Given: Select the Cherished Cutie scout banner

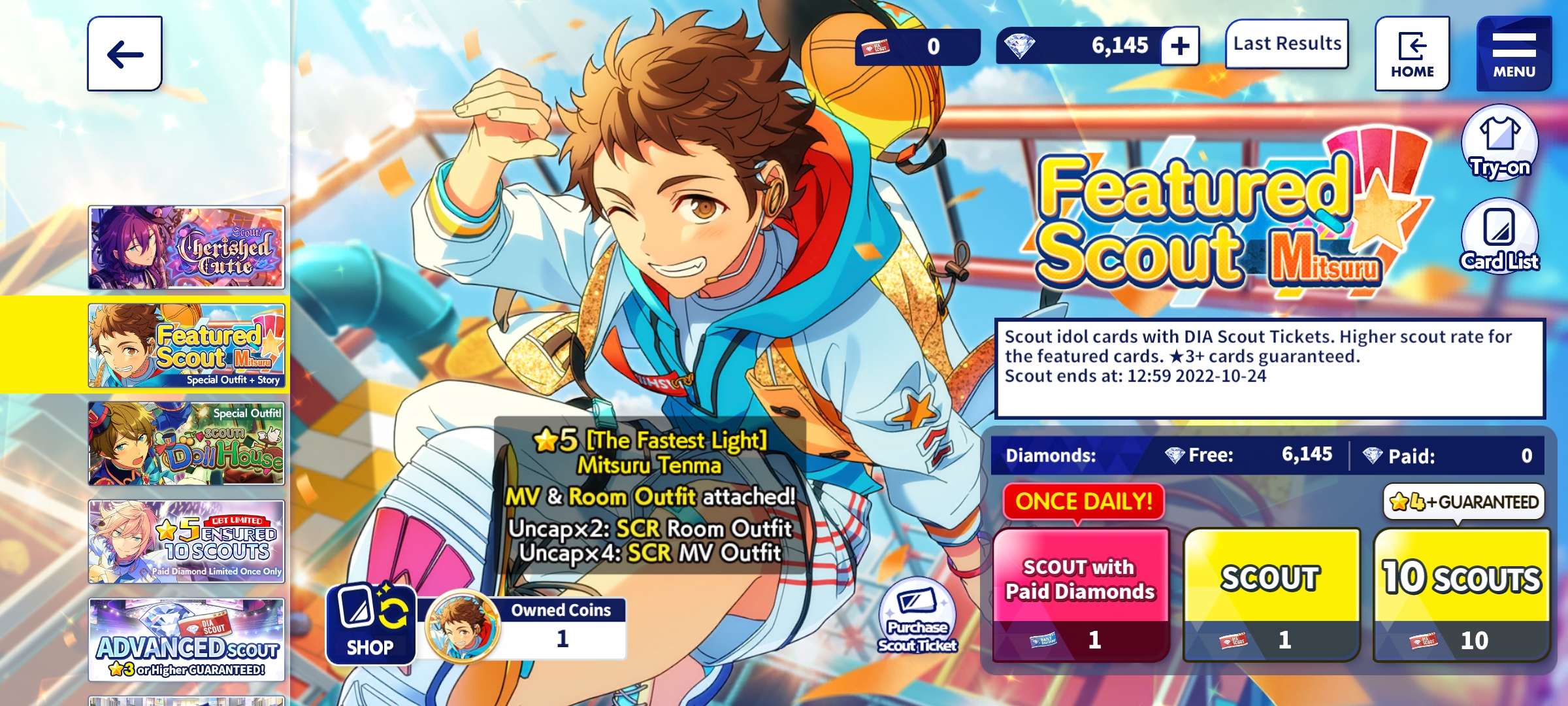Looking at the screenshot, I should [187, 248].
